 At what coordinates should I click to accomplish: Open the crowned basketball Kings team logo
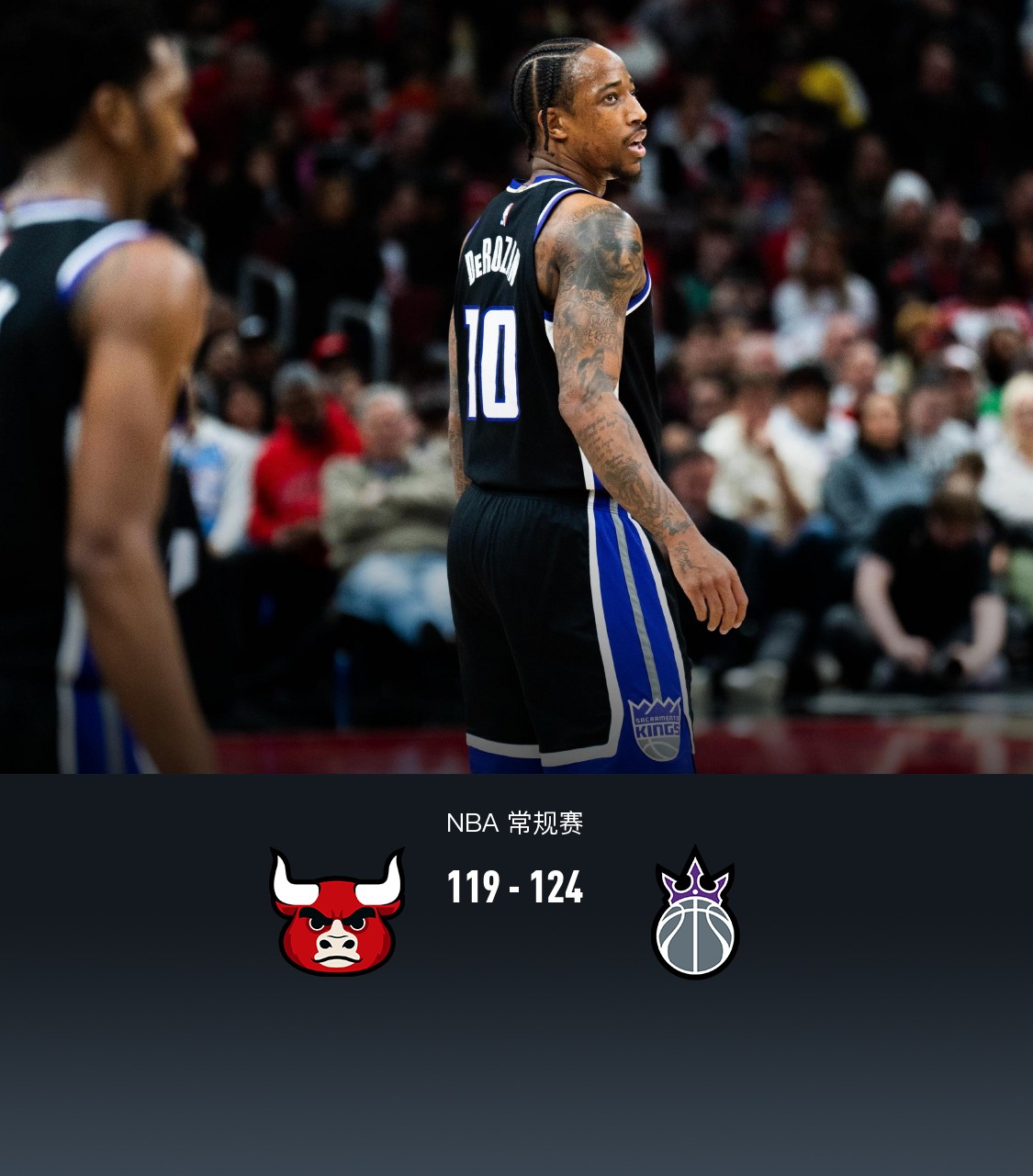(x=695, y=914)
